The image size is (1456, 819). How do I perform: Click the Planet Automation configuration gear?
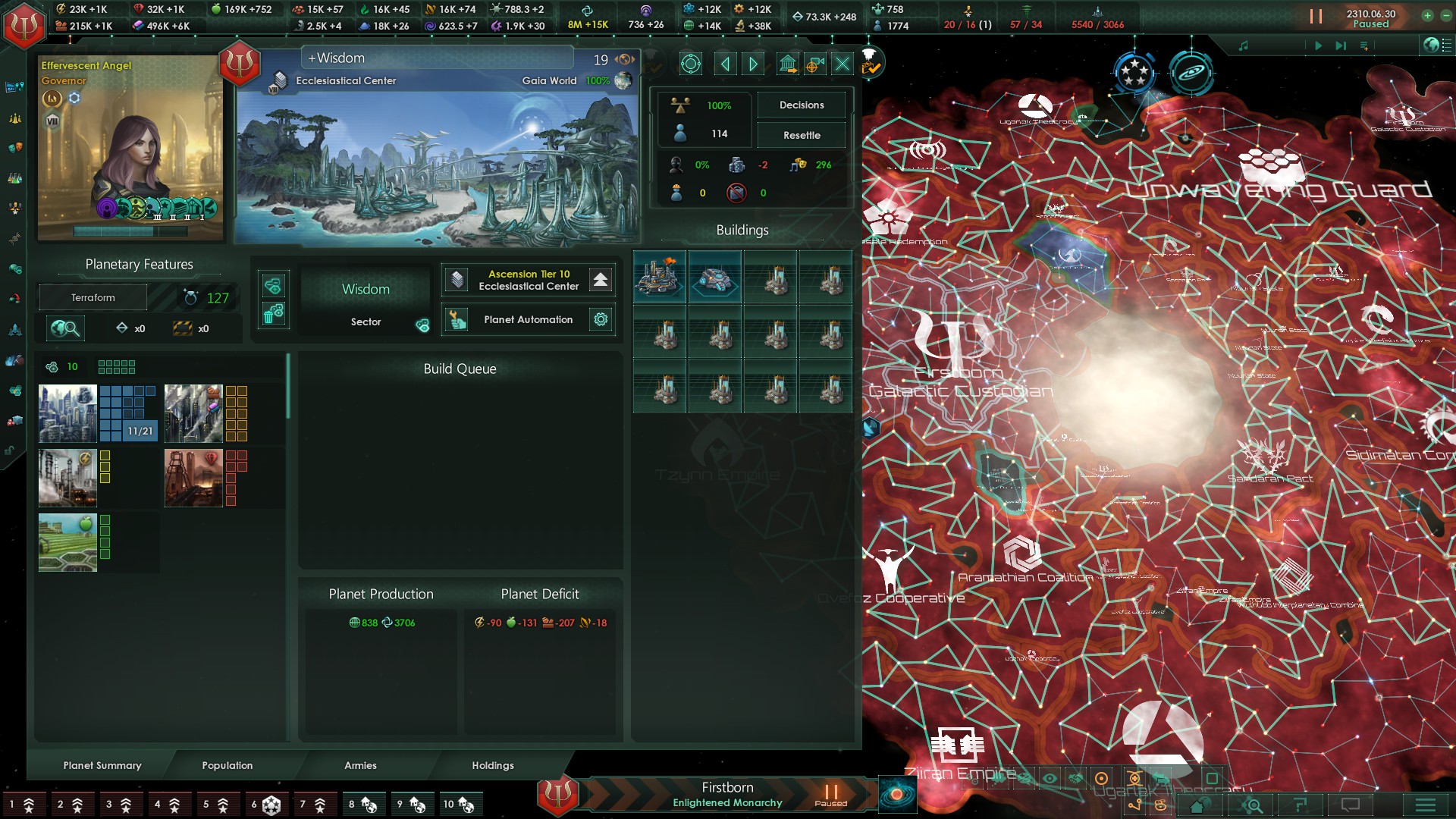[601, 319]
